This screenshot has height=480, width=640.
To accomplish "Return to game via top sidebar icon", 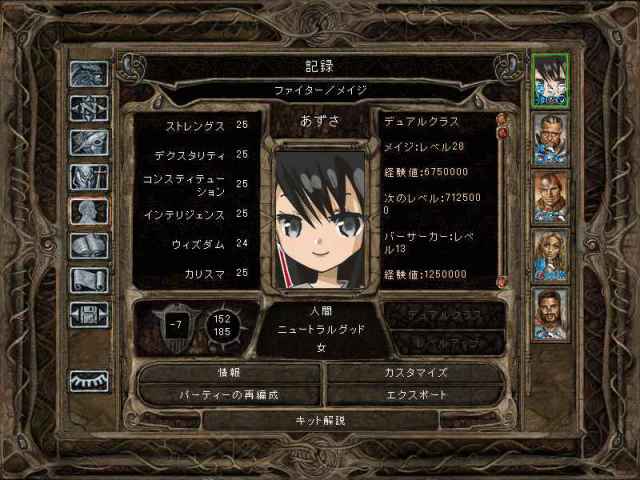I will (89, 74).
